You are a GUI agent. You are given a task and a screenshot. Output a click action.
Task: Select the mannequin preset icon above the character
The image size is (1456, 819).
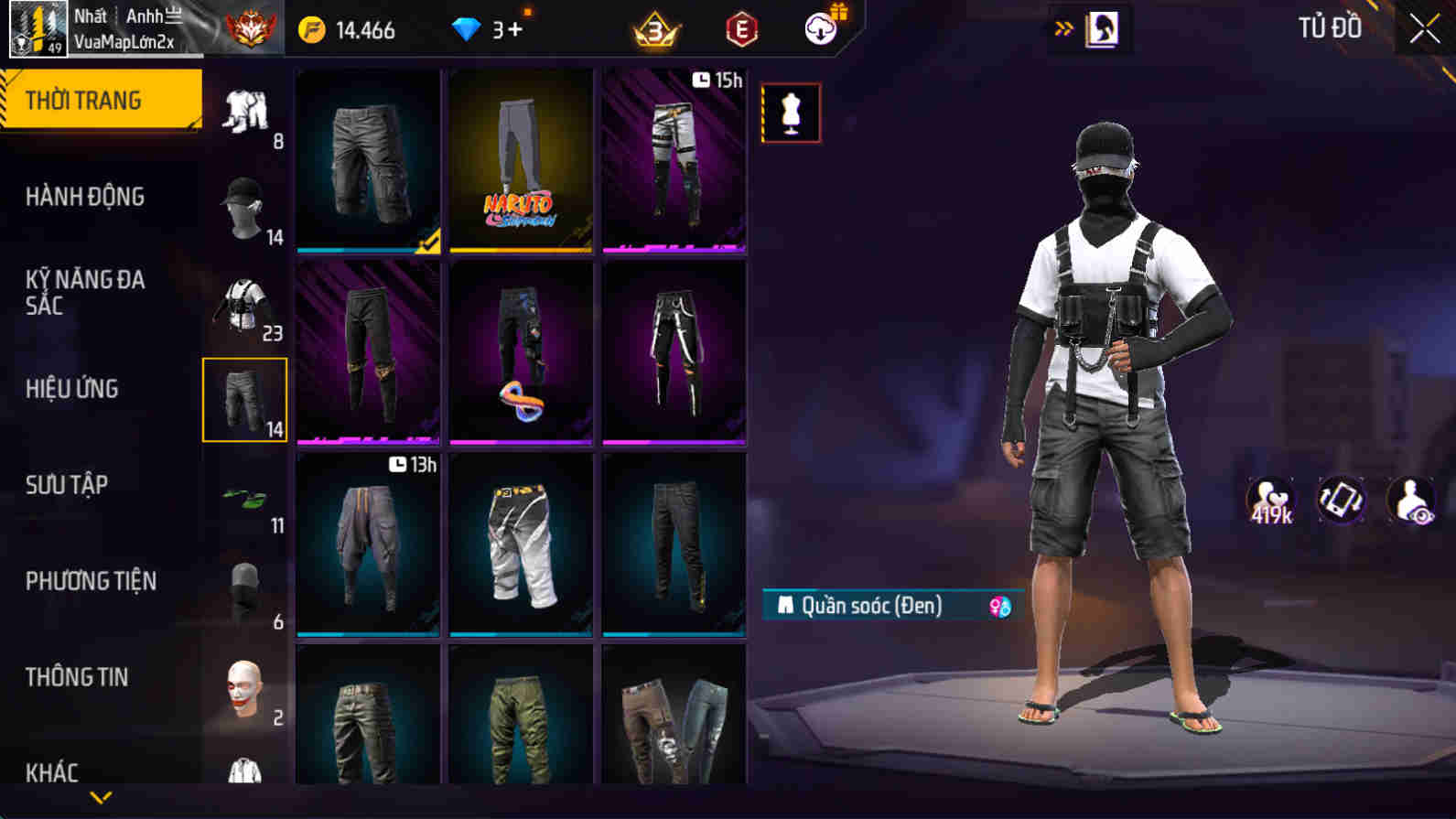pos(793,113)
